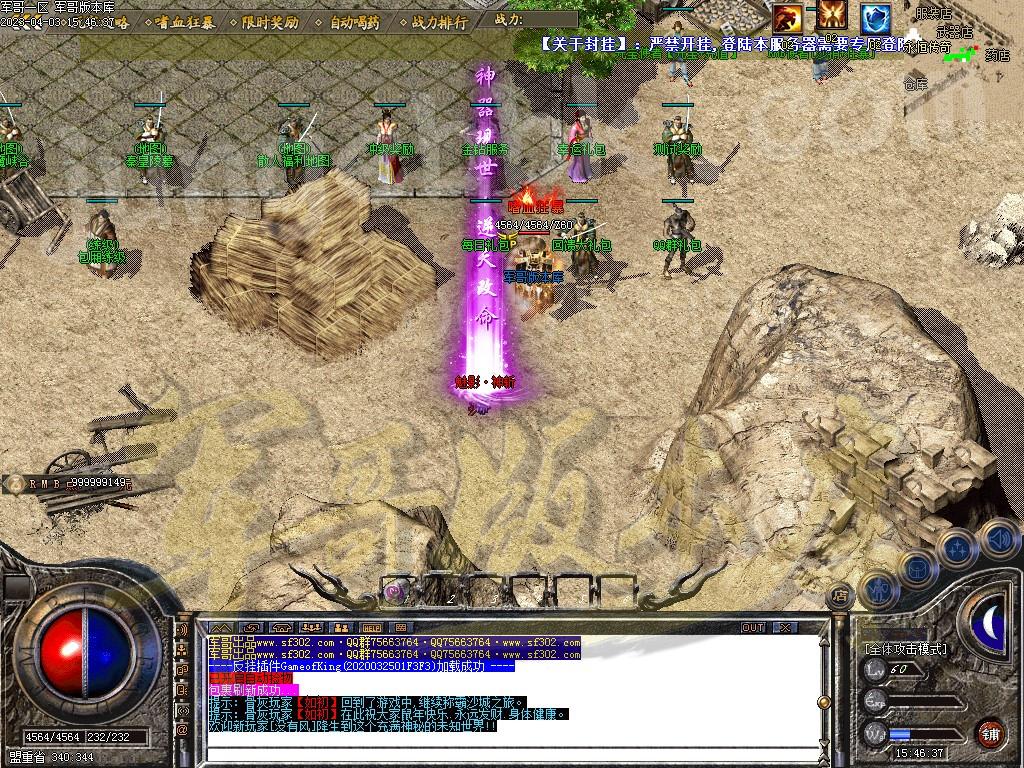Activate the golden warrior buff icon
The height and width of the screenshot is (768, 1024).
(x=832, y=16)
